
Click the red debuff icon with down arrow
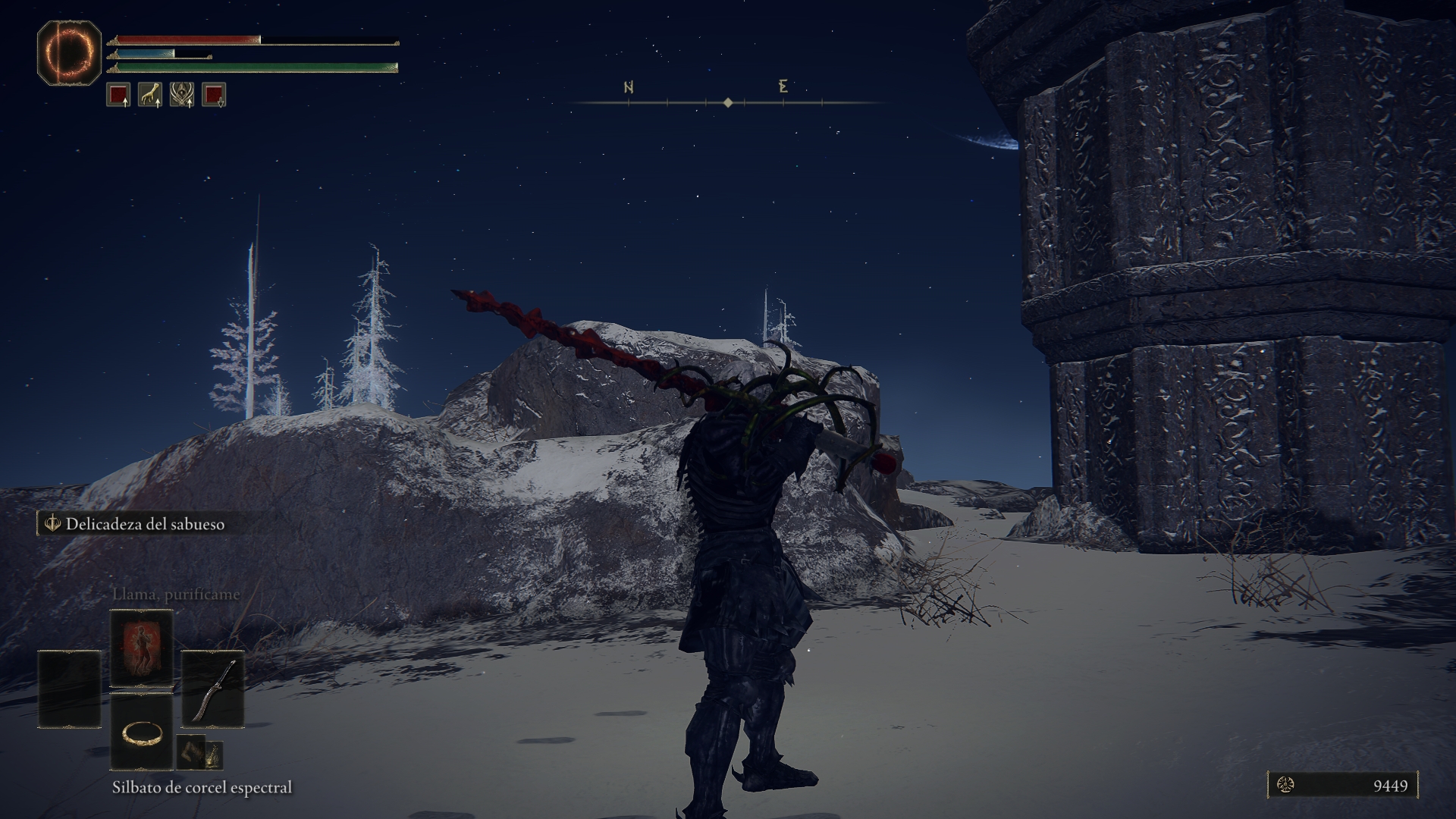pos(215,97)
